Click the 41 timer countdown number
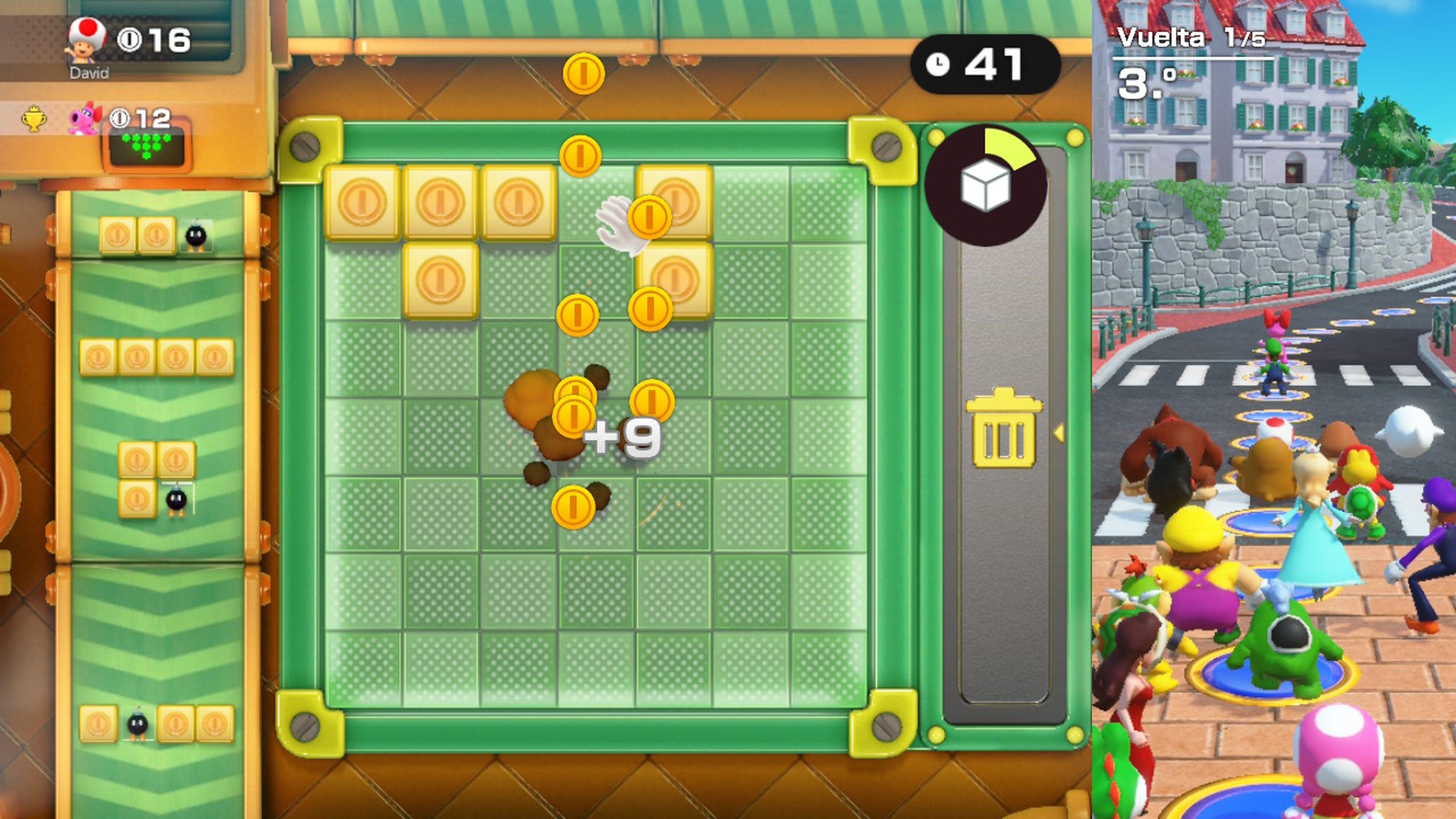 995,64
